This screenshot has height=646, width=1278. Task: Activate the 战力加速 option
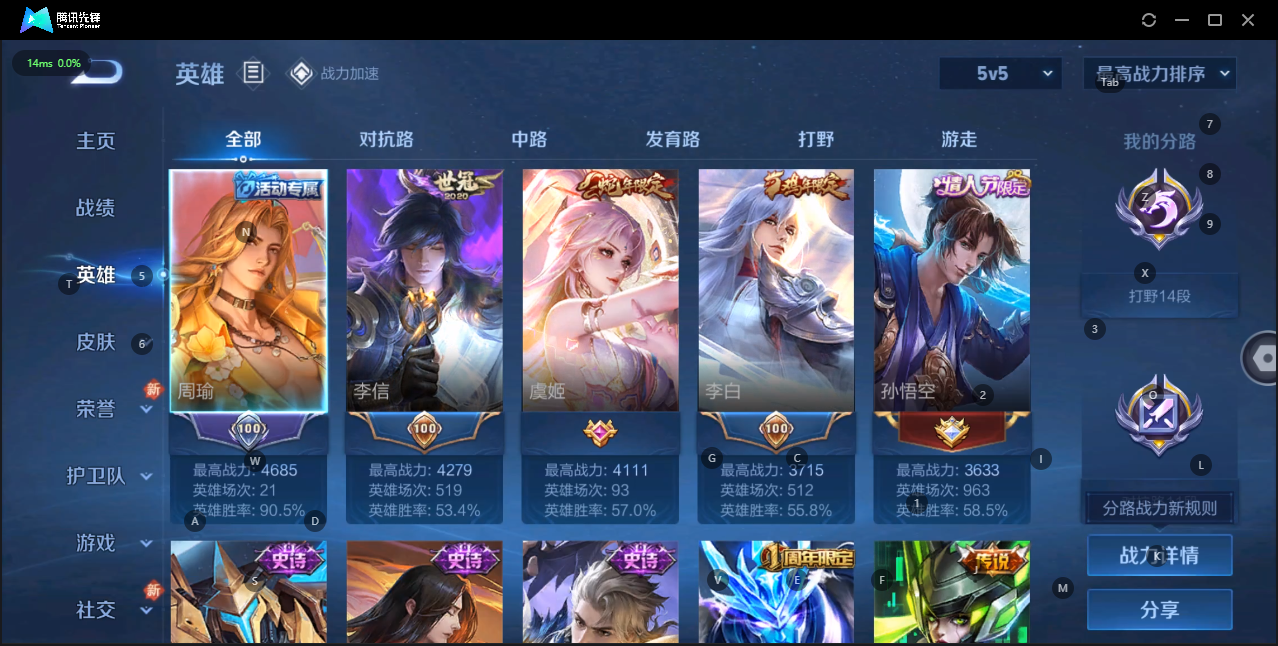(x=335, y=73)
